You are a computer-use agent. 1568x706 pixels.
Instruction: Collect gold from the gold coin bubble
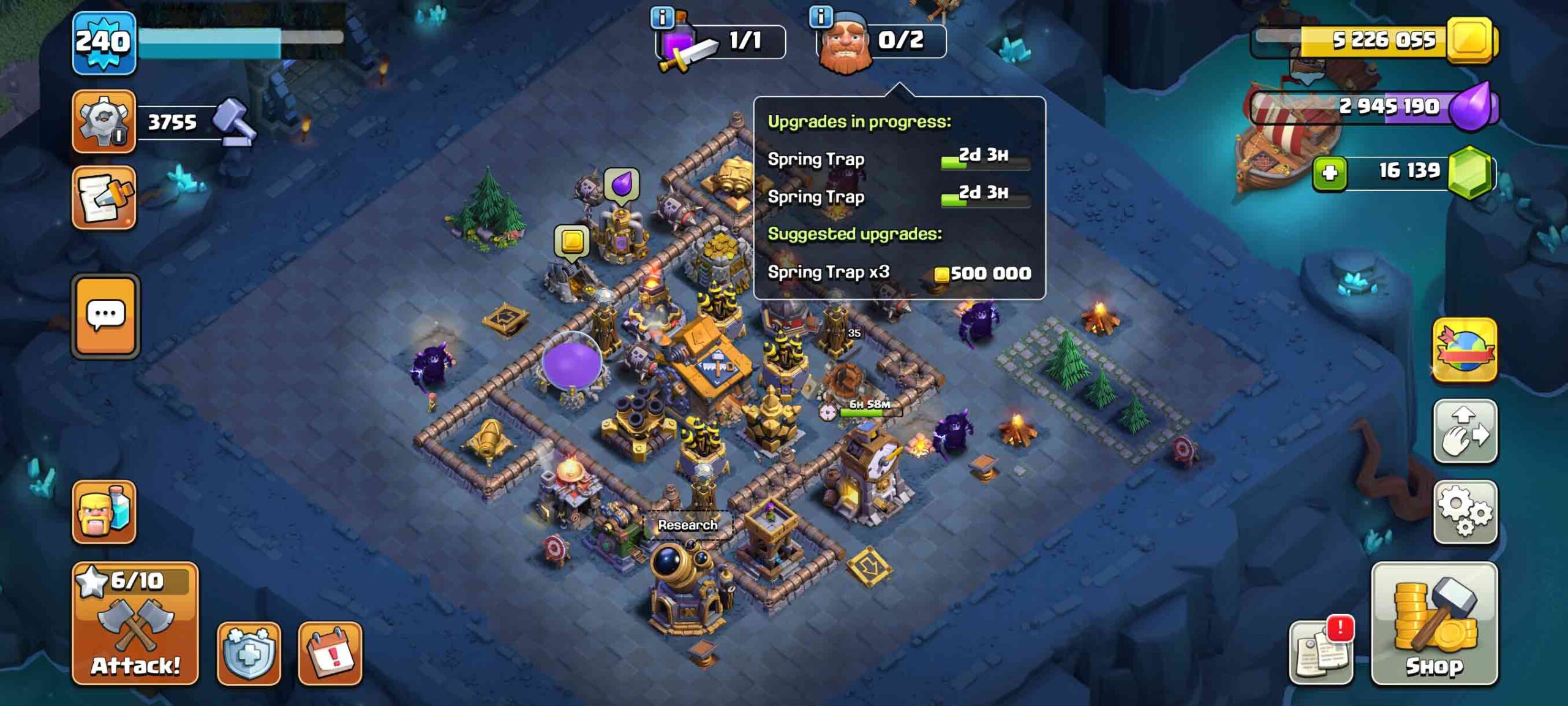click(571, 241)
